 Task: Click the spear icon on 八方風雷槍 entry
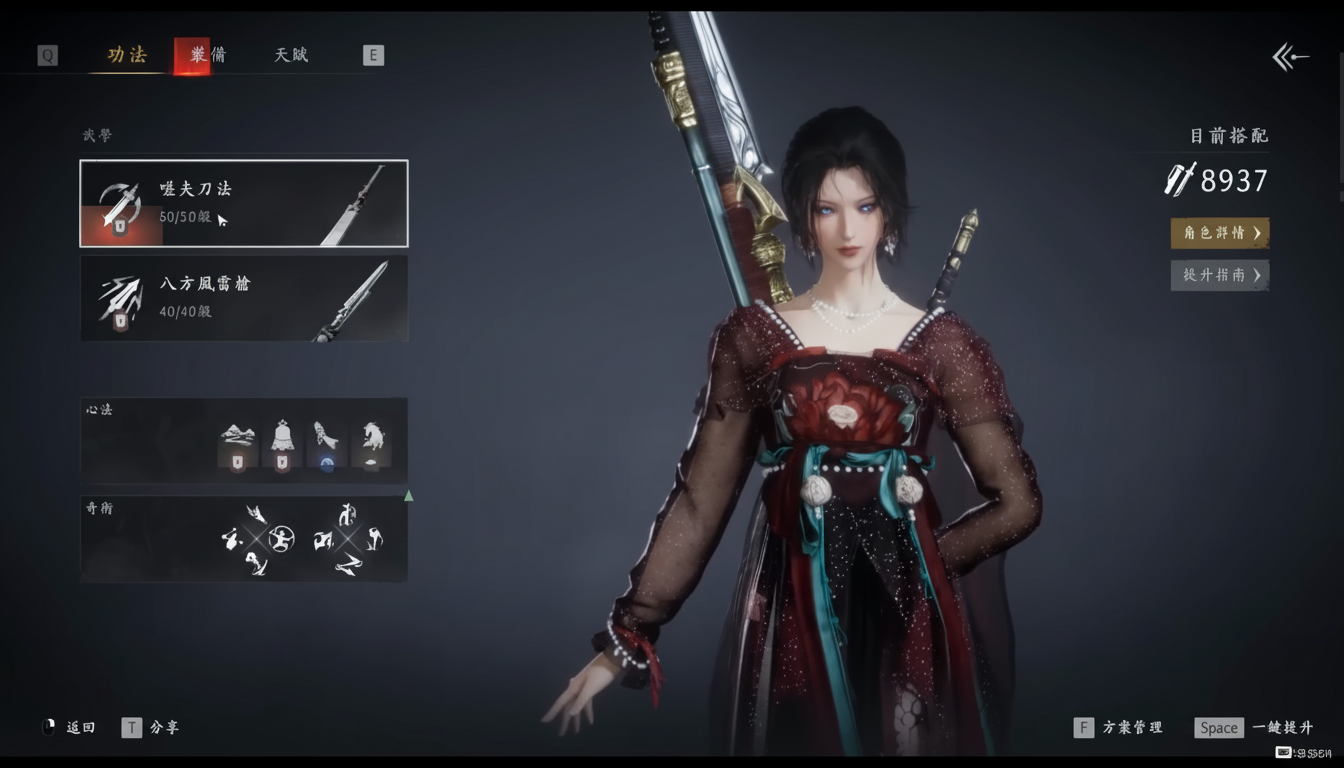click(120, 297)
